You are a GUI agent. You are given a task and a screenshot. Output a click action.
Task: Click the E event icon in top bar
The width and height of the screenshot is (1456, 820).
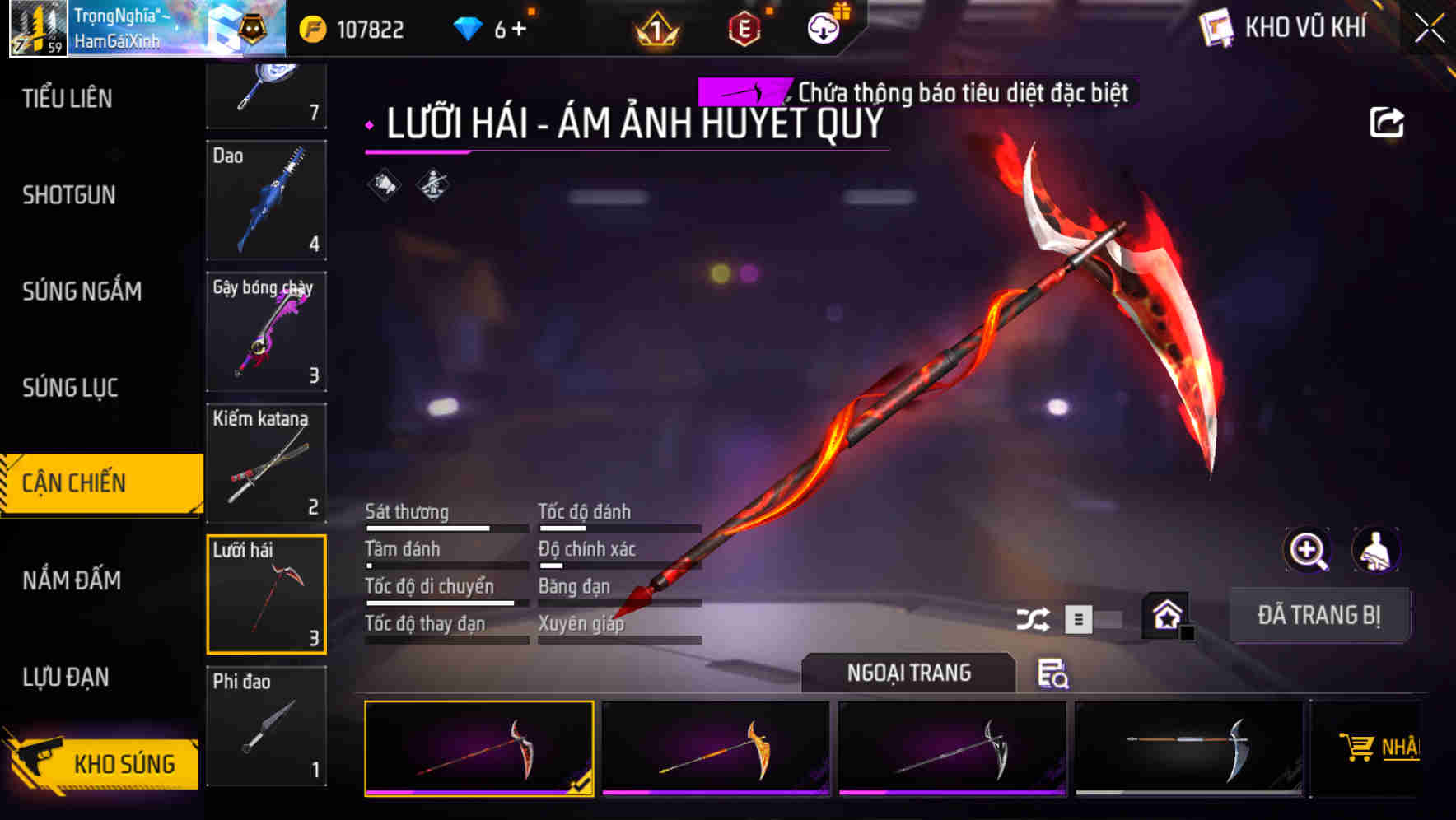click(745, 27)
